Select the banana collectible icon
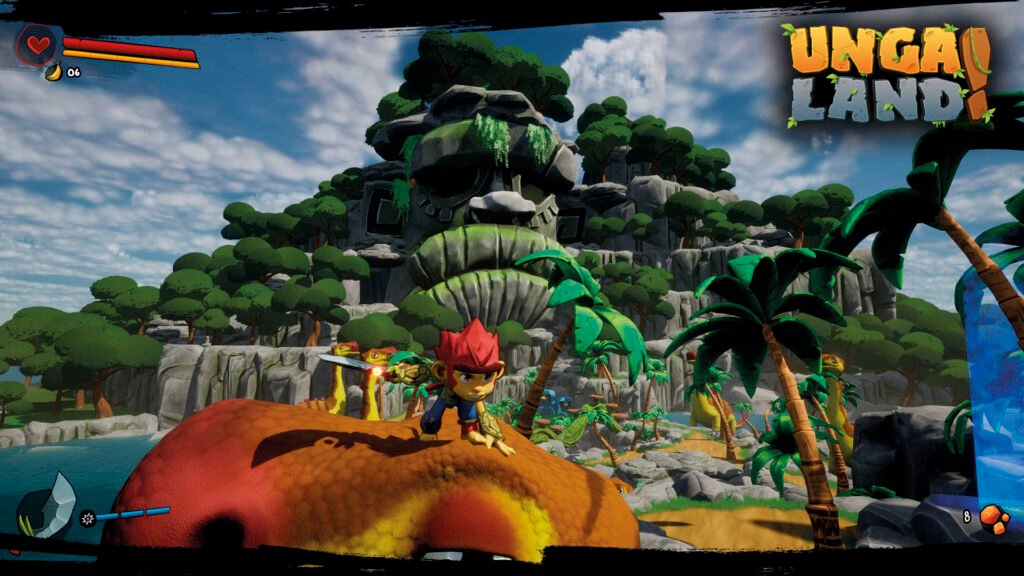 [x=53, y=71]
